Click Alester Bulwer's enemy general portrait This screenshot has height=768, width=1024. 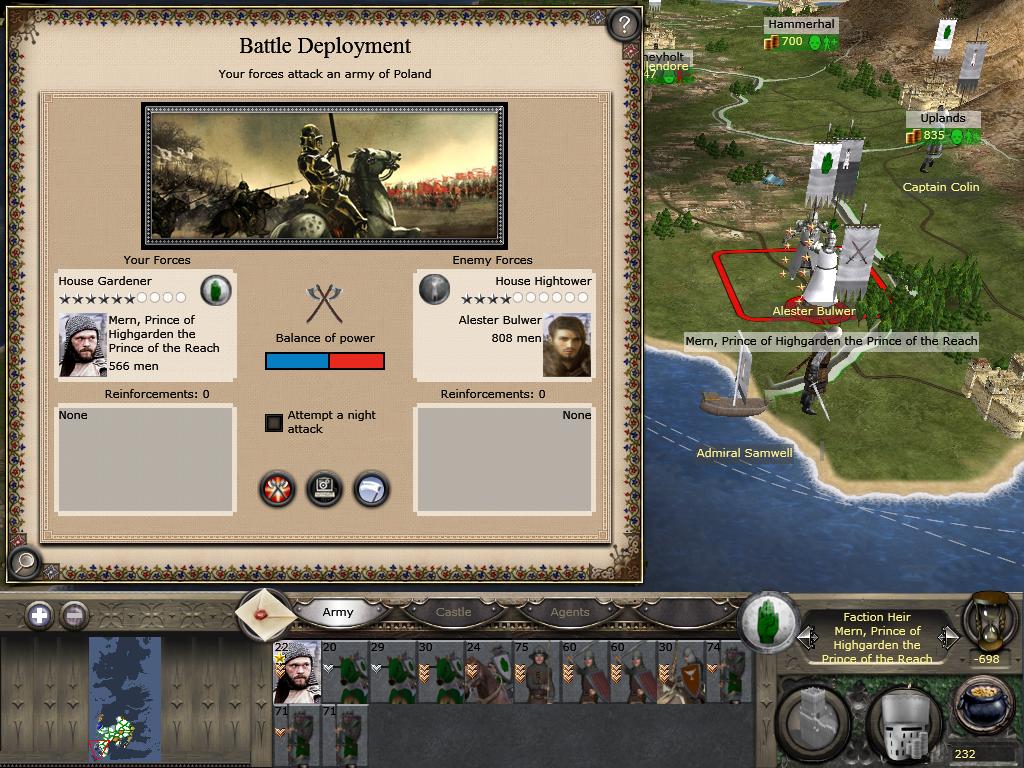click(566, 345)
